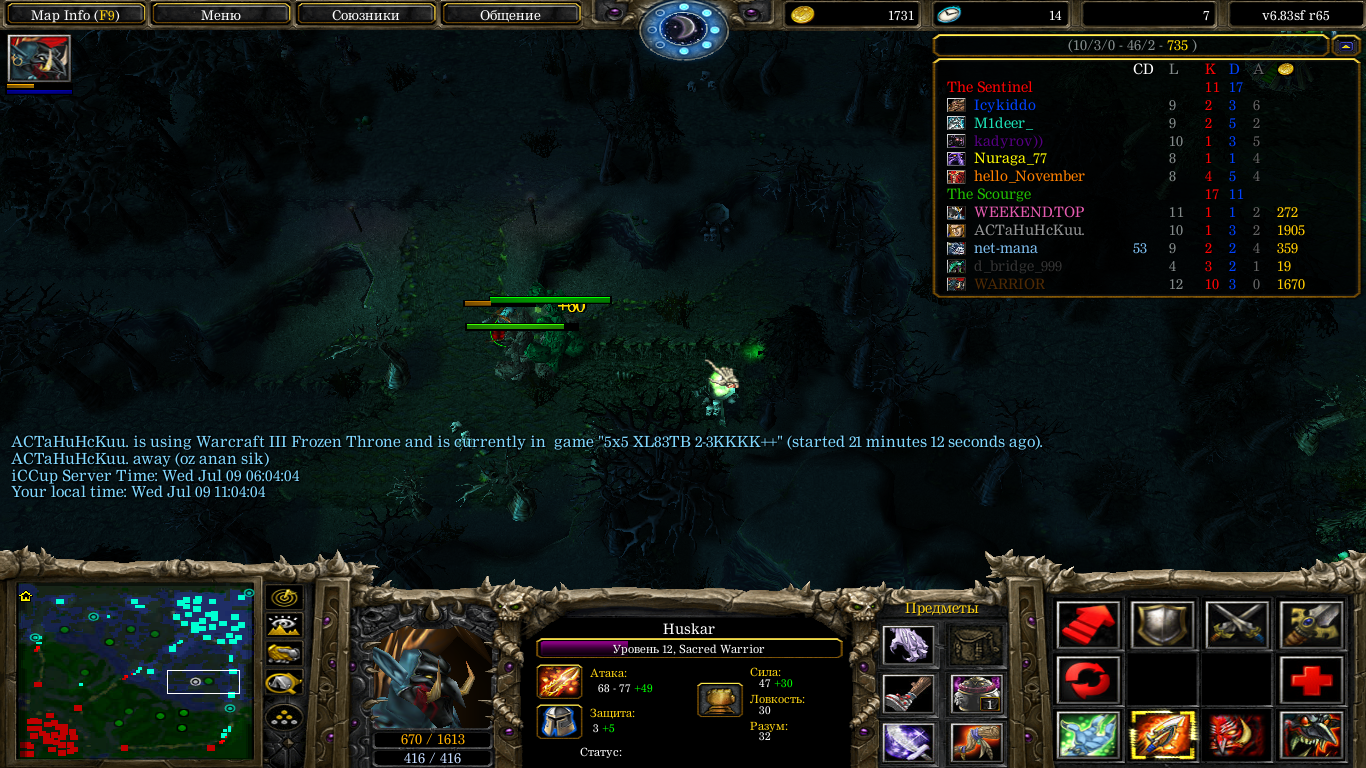Viewport: 1366px width, 768px height.
Task: Open the Общение chat log menu
Action: click(510, 15)
